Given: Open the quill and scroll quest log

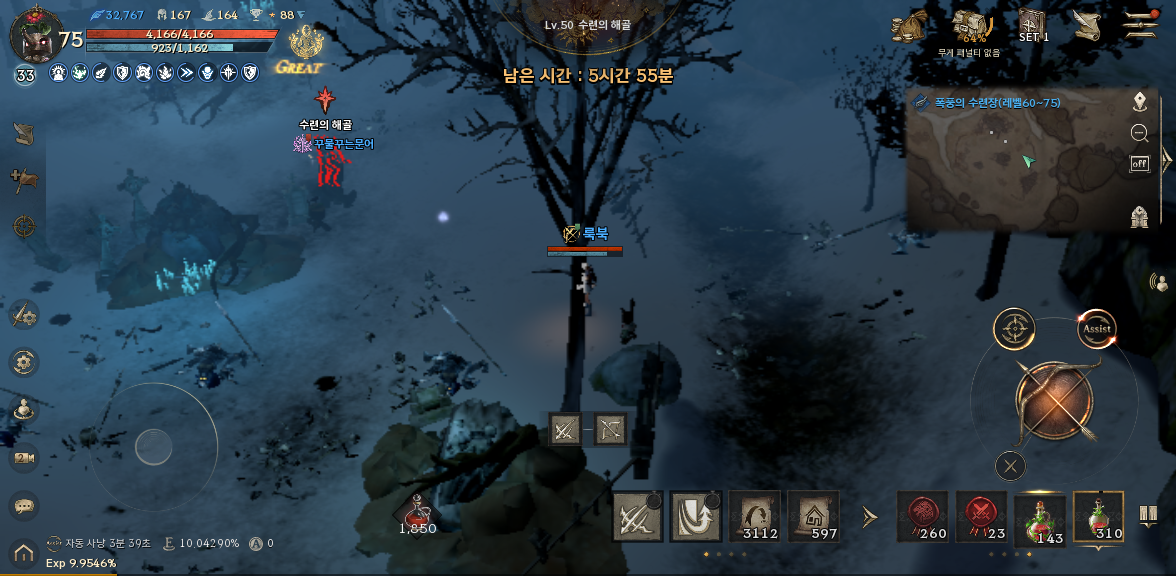Looking at the screenshot, I should pyautogui.click(x=1087, y=26).
